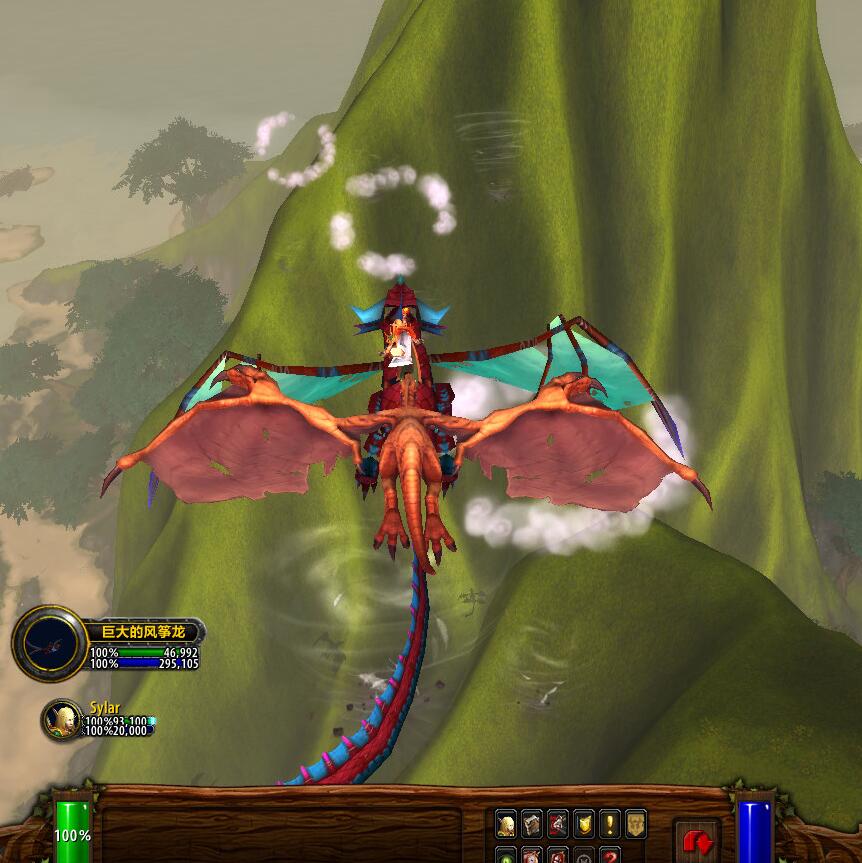862x863 pixels.
Task: Open the golden shield icon in micro menu
Action: [583, 824]
